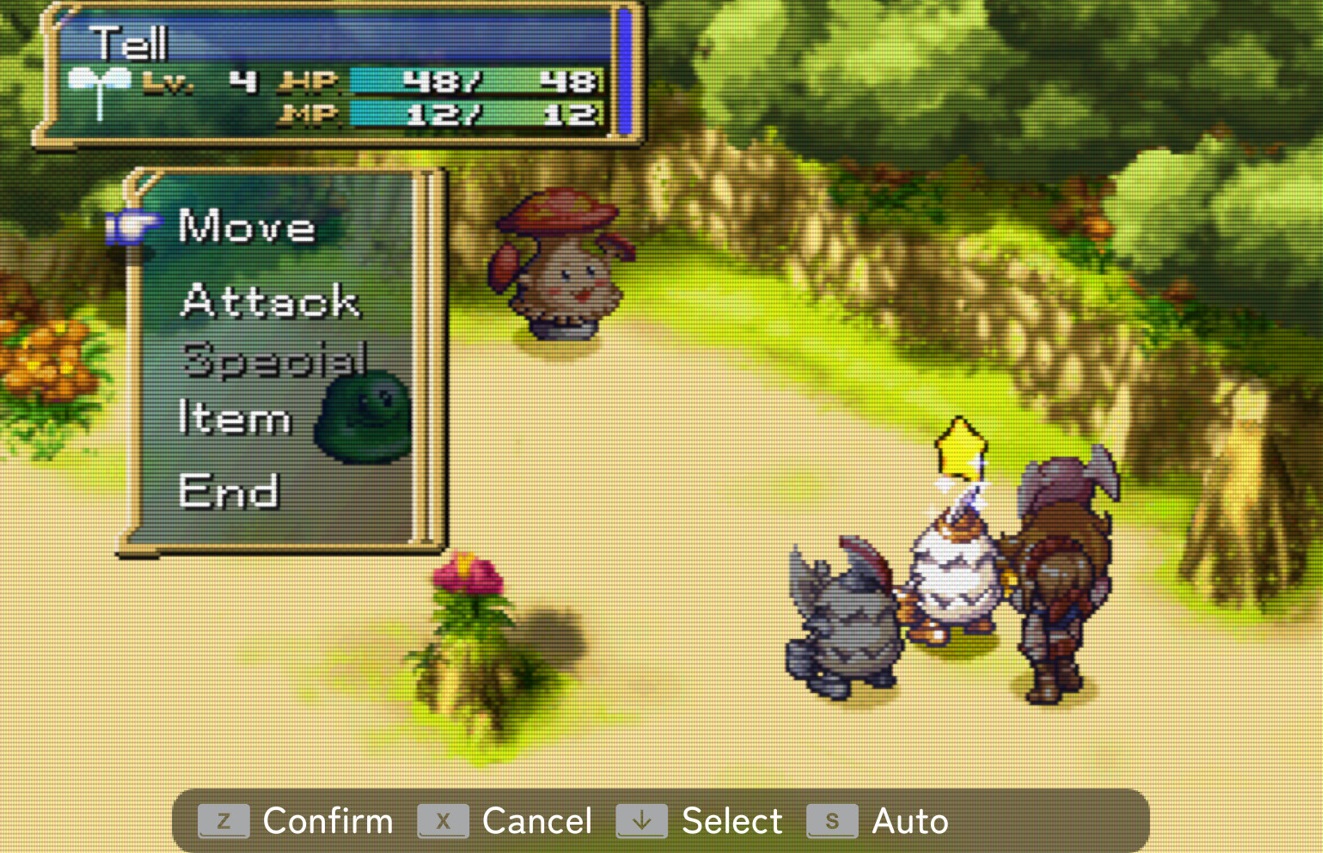
Task: Click the Z Confirm key icon
Action: [x=225, y=820]
